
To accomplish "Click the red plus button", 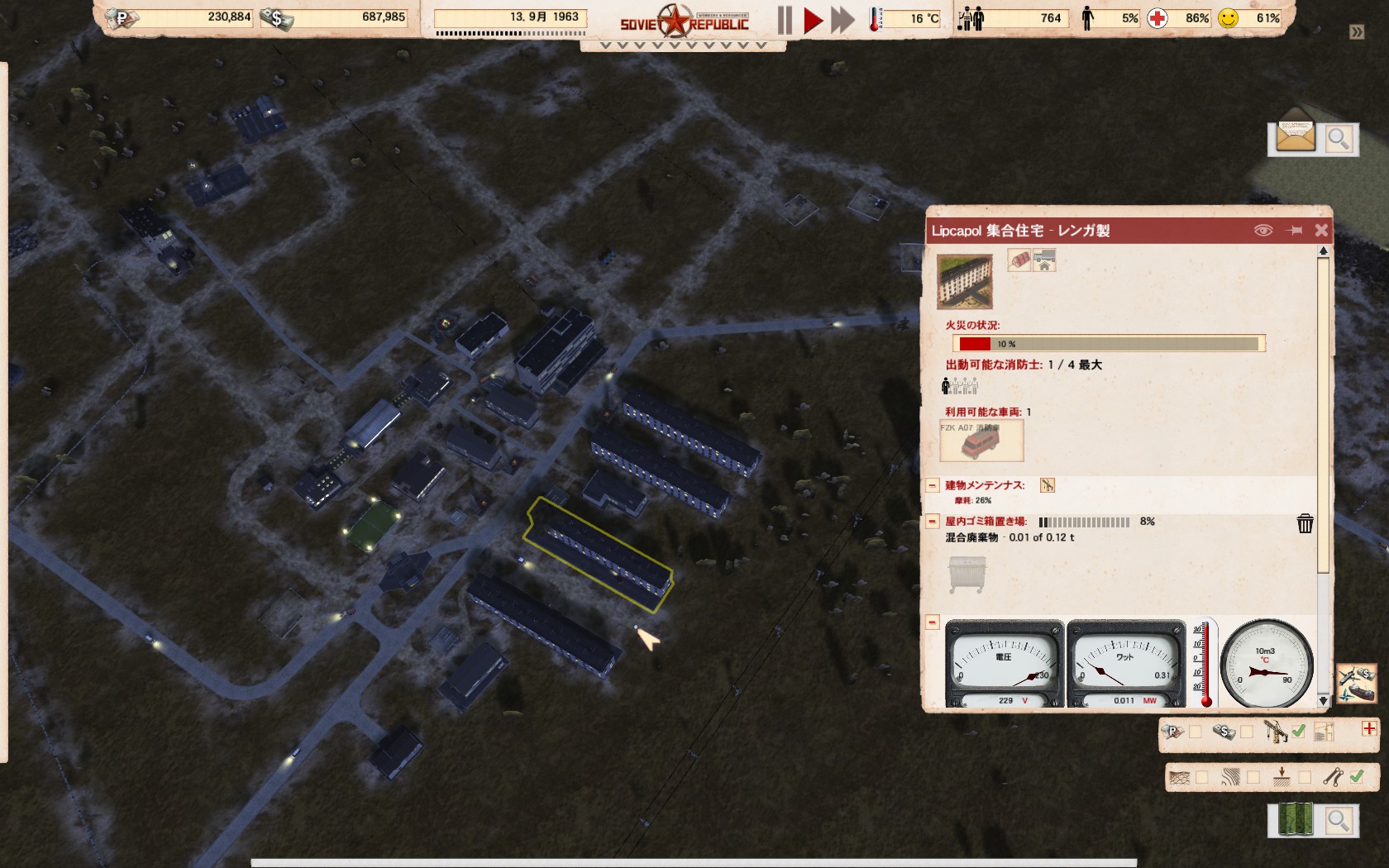I will (1369, 728).
